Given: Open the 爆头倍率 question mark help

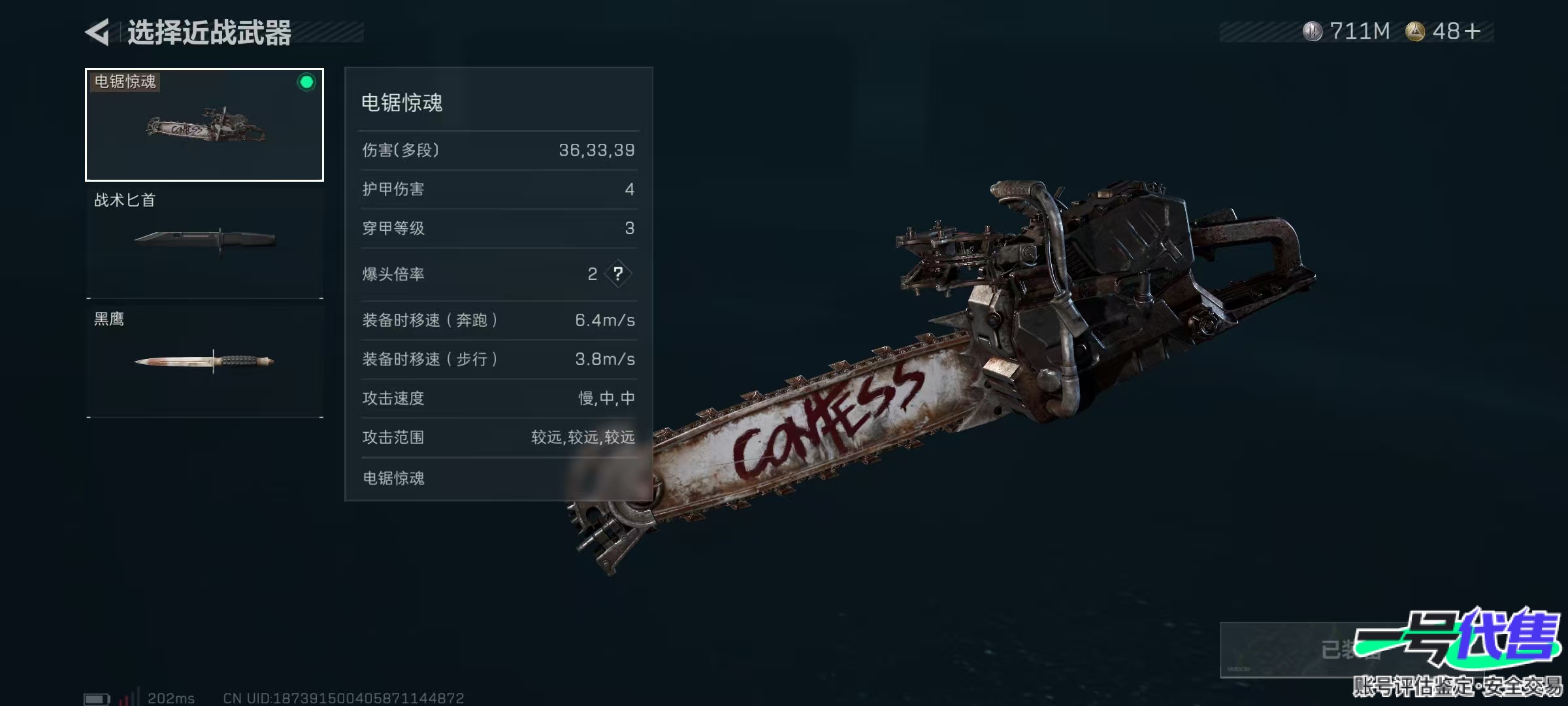Looking at the screenshot, I should tap(618, 274).
